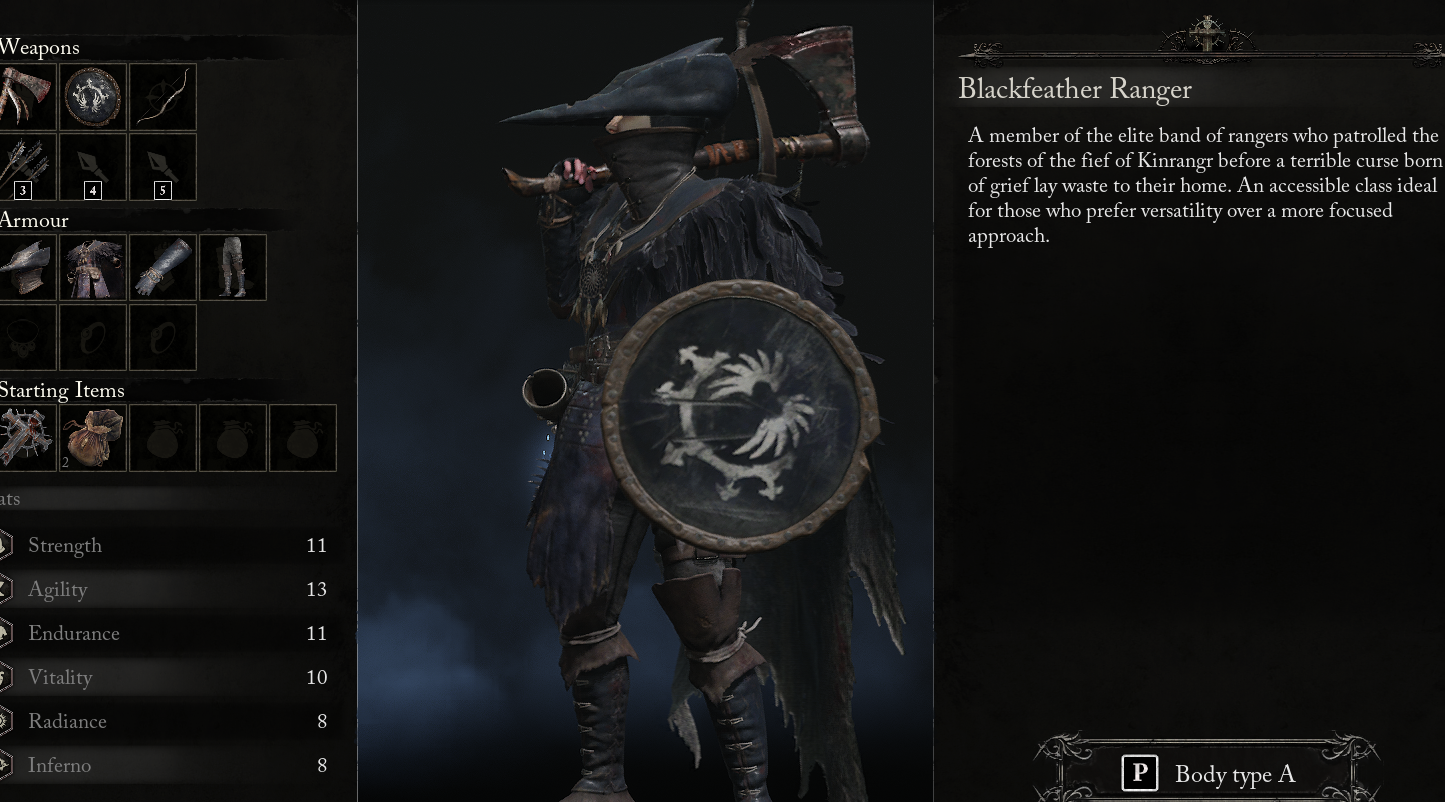Open the empty ammo slot numbered 5
Screen dimensions: 1445x802
[162, 166]
